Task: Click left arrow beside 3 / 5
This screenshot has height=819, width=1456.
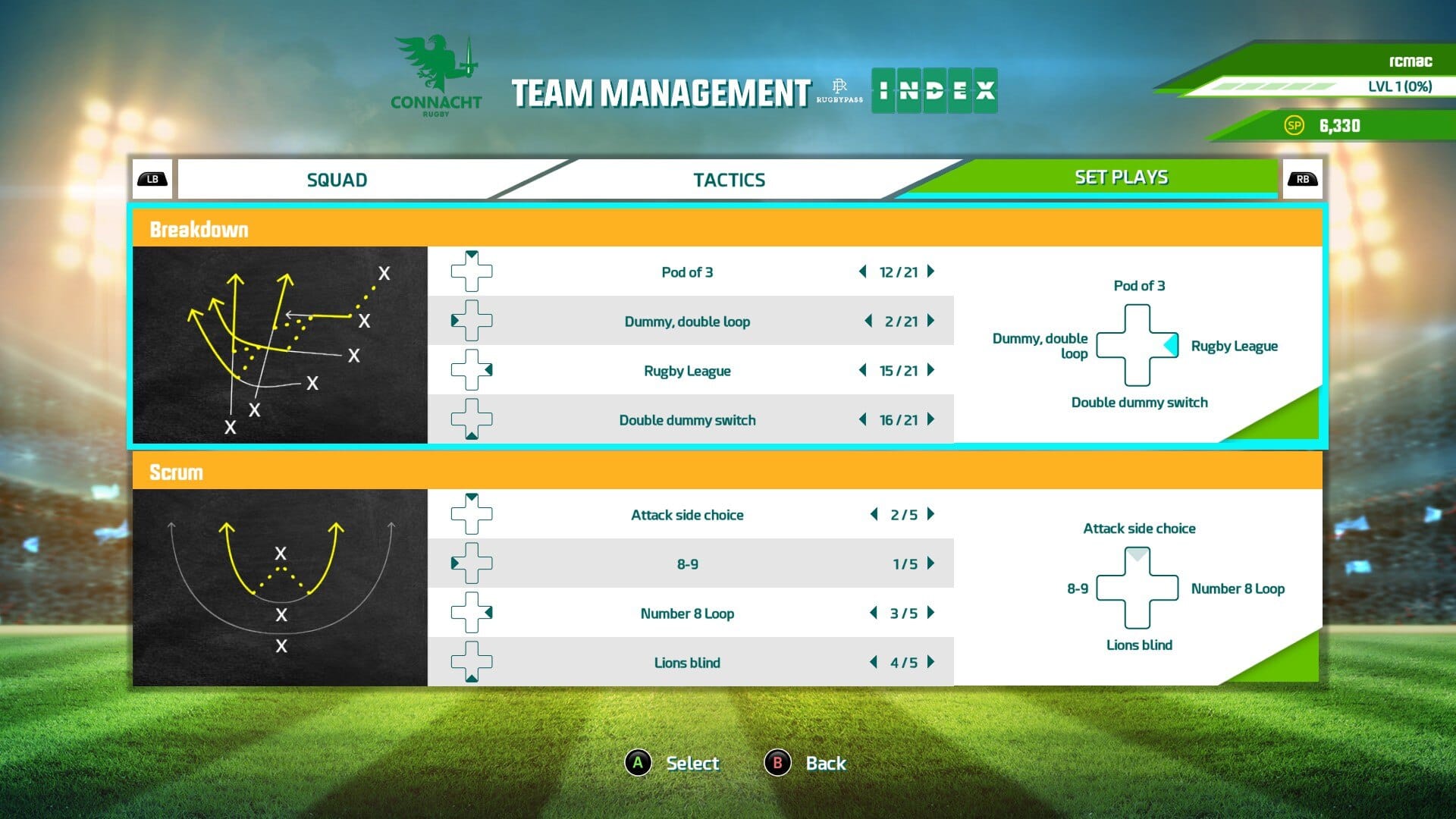Action: pyautogui.click(x=874, y=613)
